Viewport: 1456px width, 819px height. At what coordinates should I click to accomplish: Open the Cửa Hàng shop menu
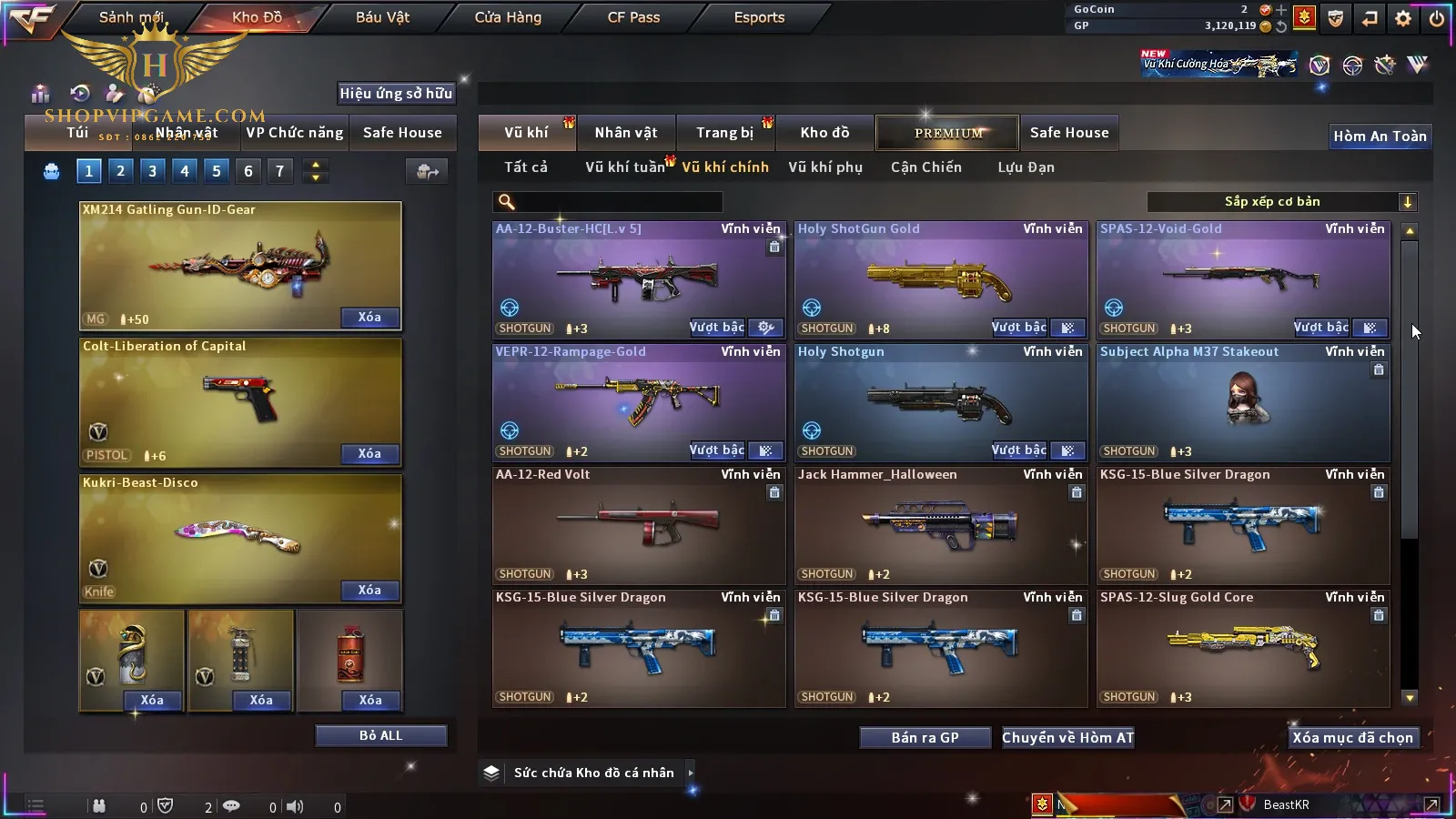pyautogui.click(x=508, y=17)
